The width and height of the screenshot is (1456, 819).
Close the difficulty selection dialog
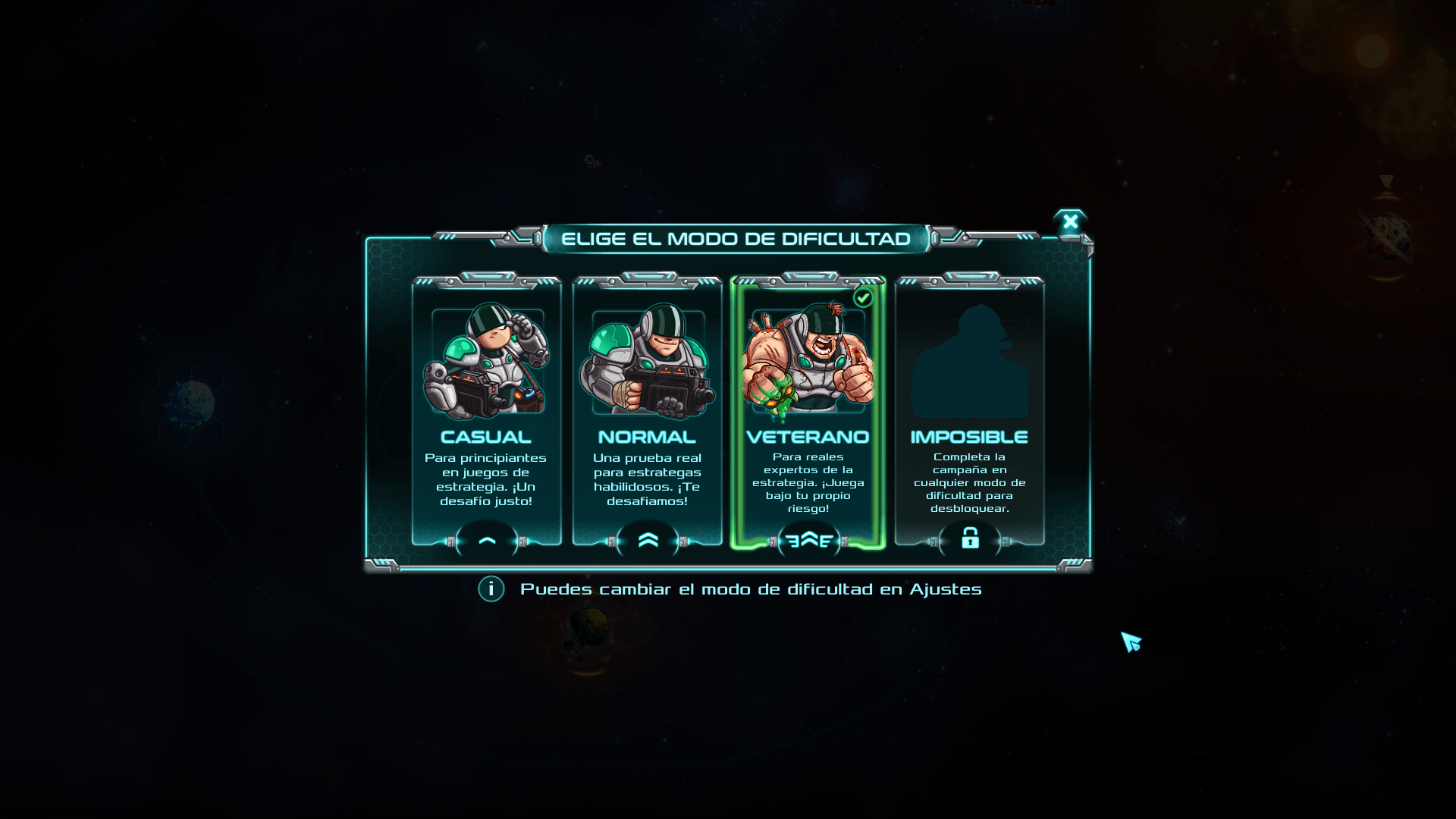1070,222
